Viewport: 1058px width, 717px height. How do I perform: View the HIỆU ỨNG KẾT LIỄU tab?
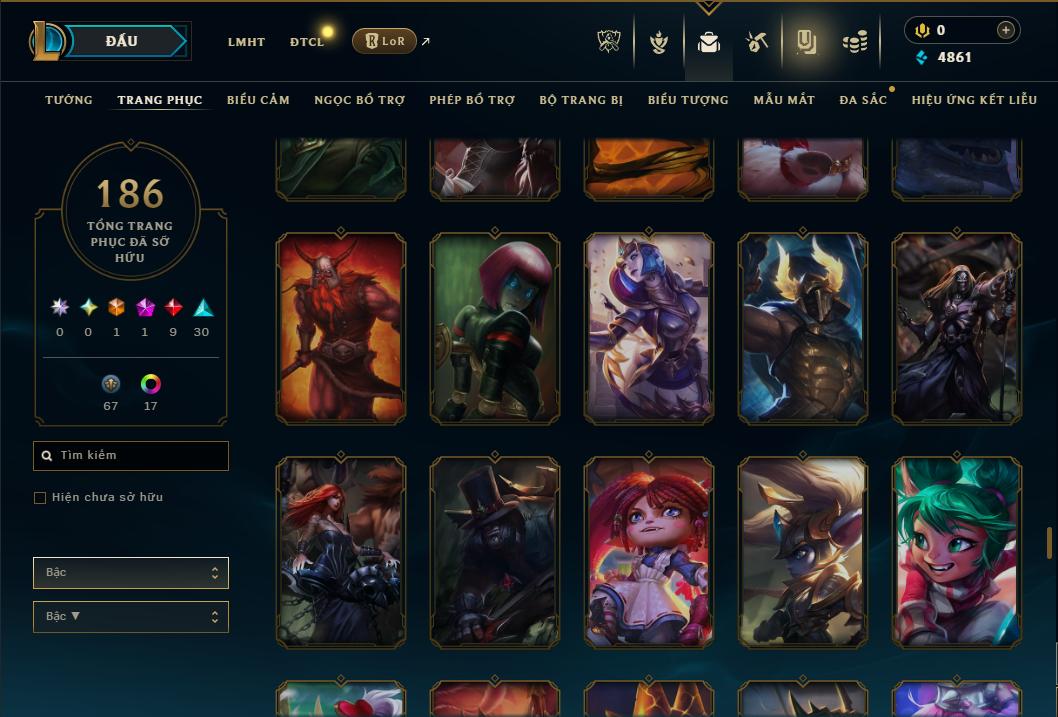pyautogui.click(x=974, y=100)
